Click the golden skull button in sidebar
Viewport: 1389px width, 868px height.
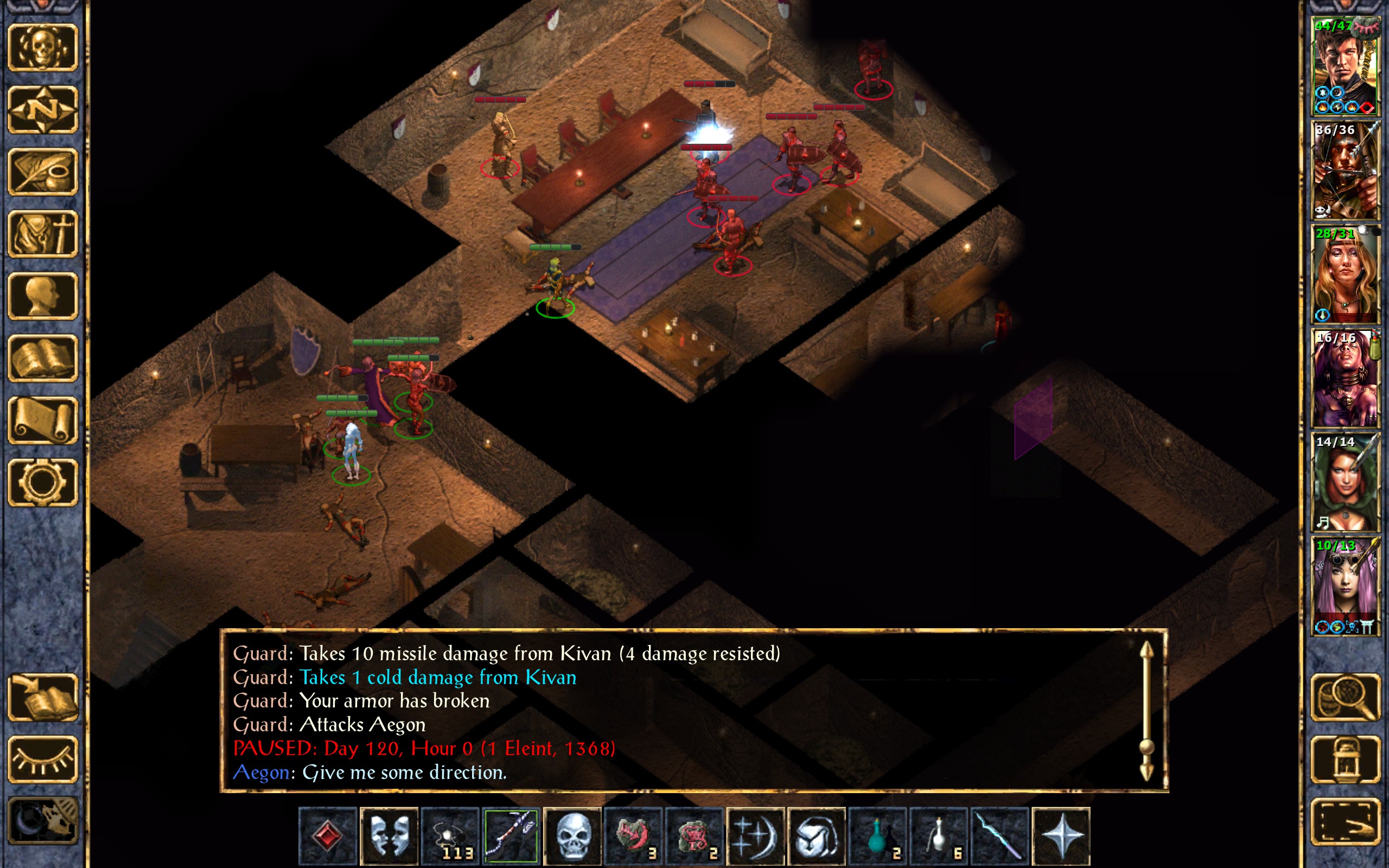pyautogui.click(x=43, y=48)
